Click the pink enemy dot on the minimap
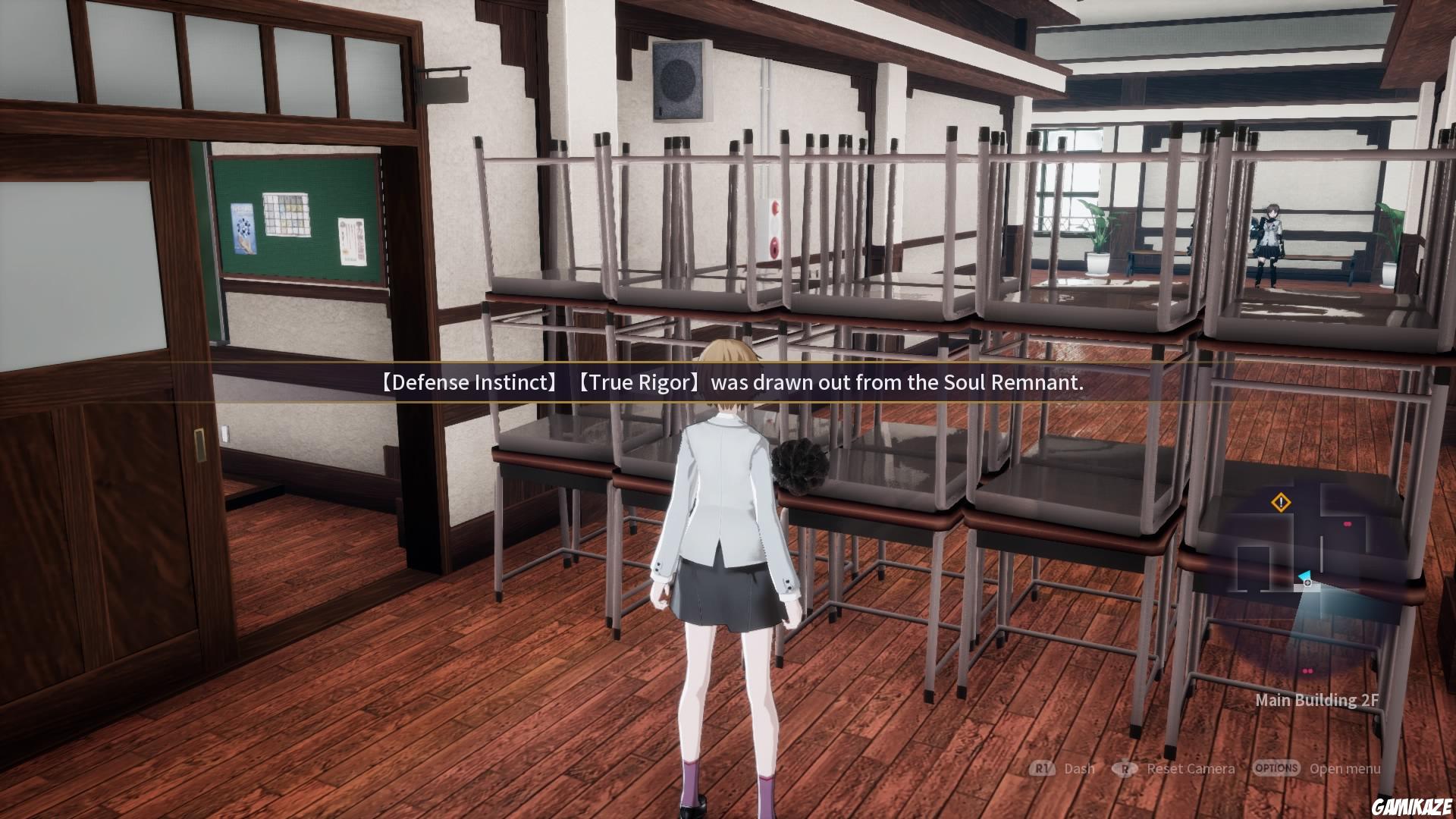The height and width of the screenshot is (819, 1456). (1347, 524)
